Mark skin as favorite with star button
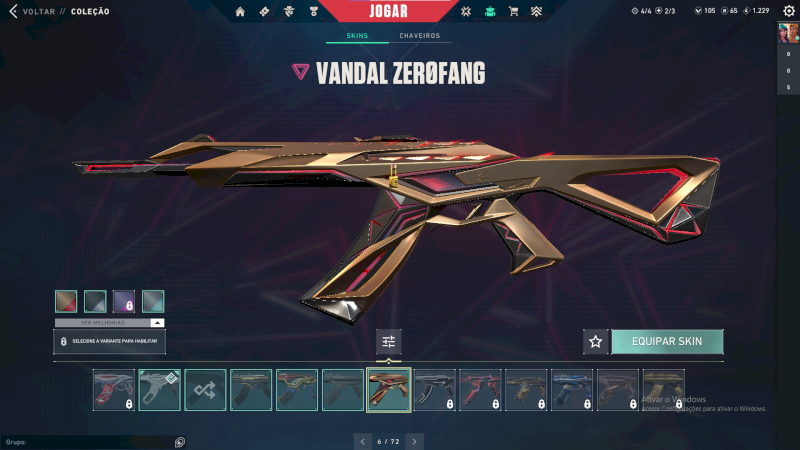The height and width of the screenshot is (450, 800). [596, 341]
